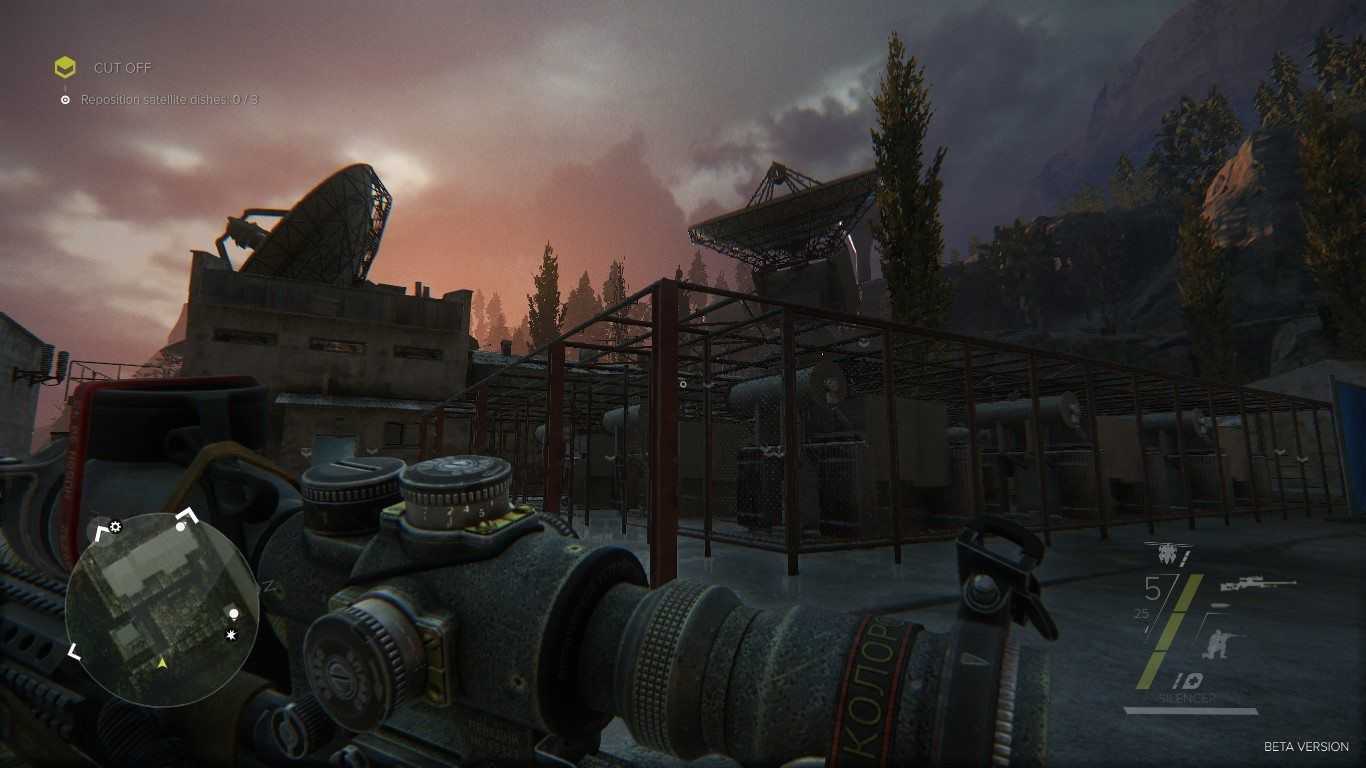Image resolution: width=1366 pixels, height=768 pixels.
Task: Open the Reposition satellite dishes objective
Action: (x=170, y=100)
